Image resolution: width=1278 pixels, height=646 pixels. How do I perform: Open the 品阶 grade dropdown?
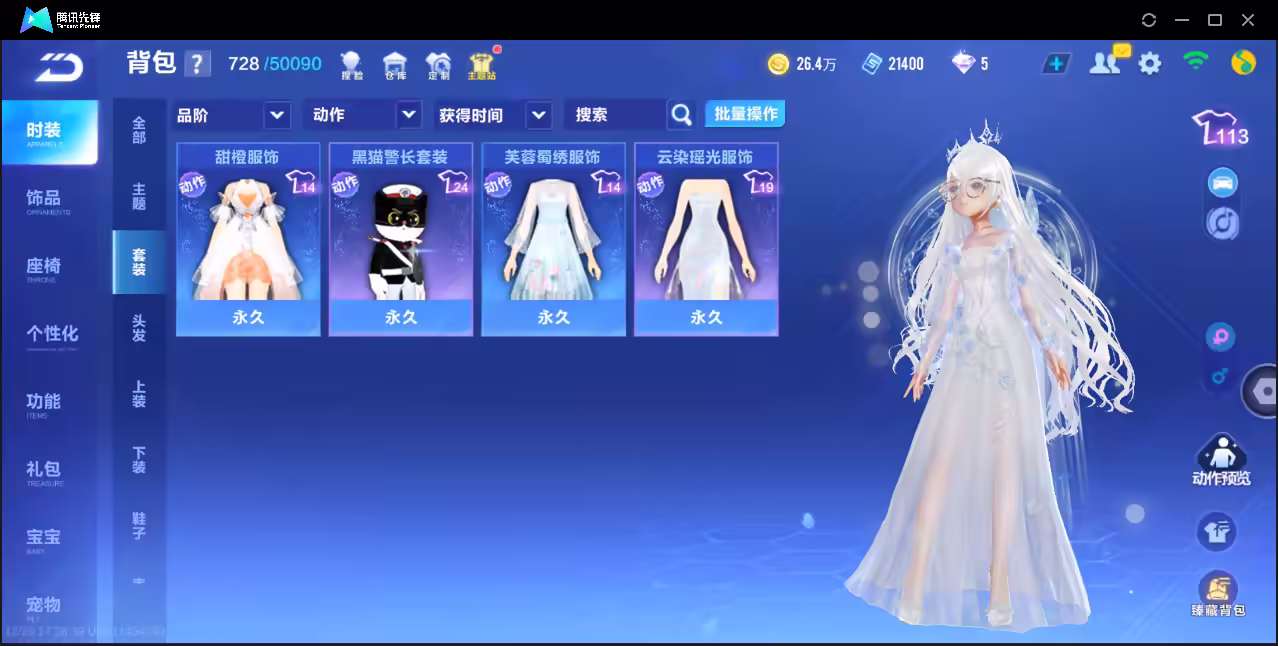click(x=232, y=115)
